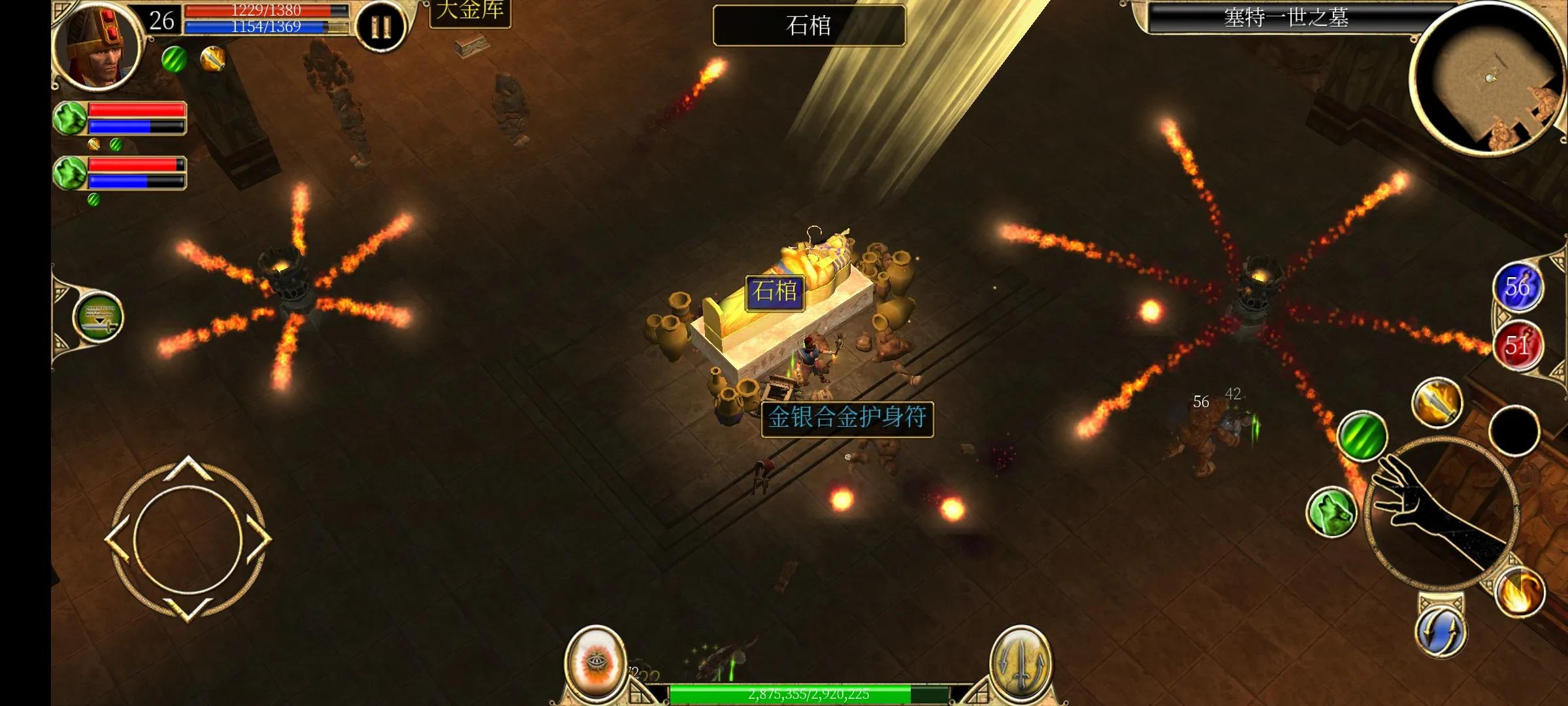The width and height of the screenshot is (1568, 706).
Task: Cast the green wolf summon skill
Action: click(x=1331, y=511)
